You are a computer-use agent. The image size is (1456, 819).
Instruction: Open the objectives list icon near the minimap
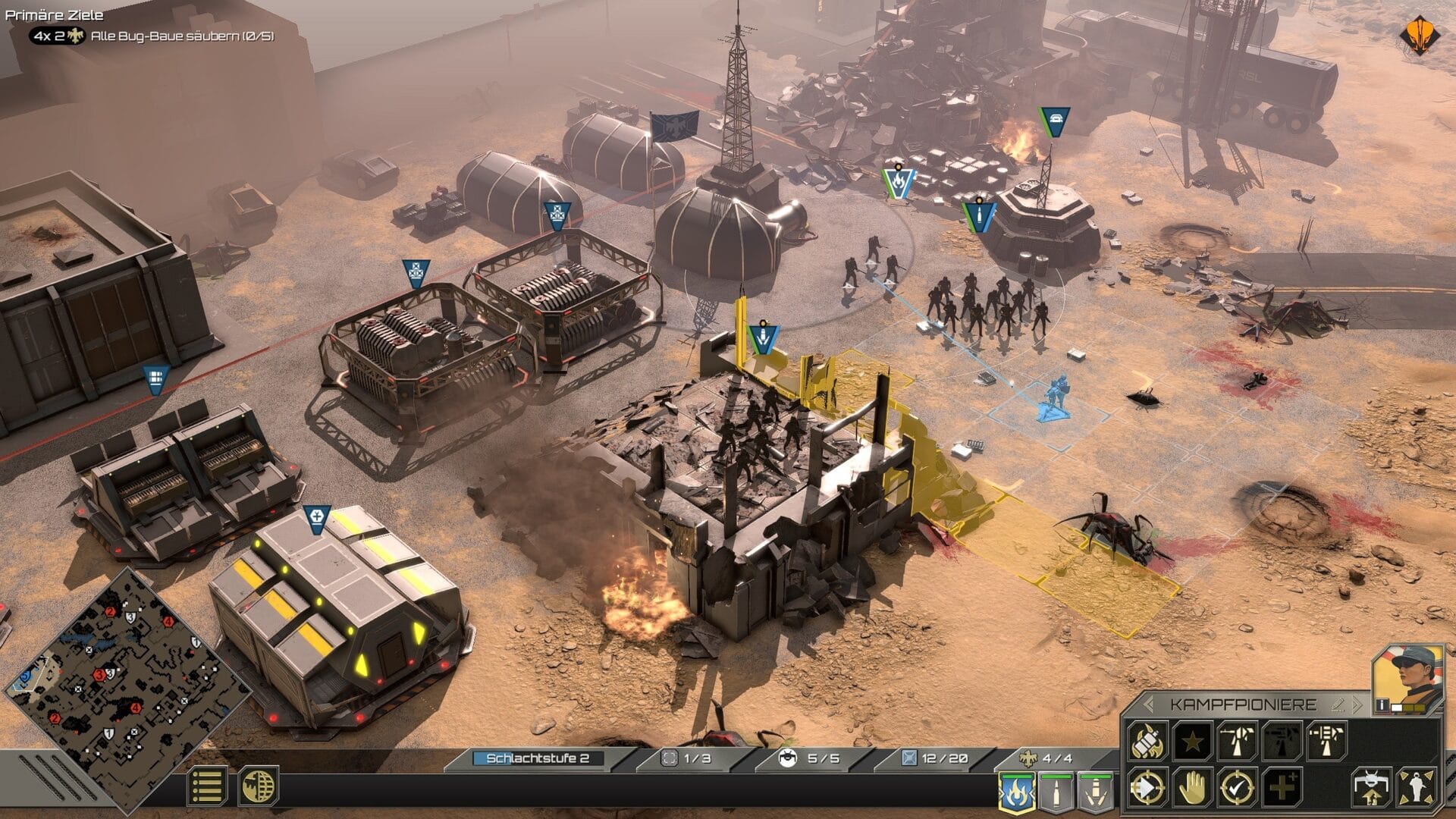pos(209,786)
